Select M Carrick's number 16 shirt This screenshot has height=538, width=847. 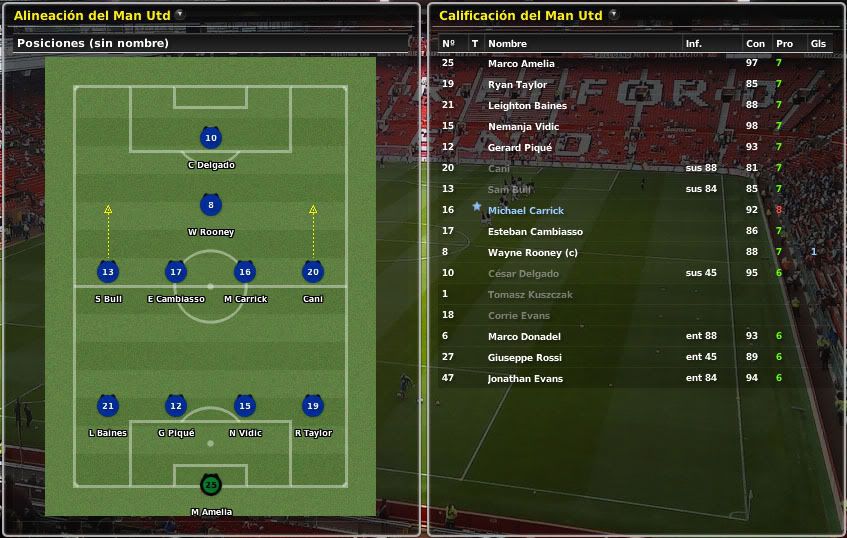244,272
